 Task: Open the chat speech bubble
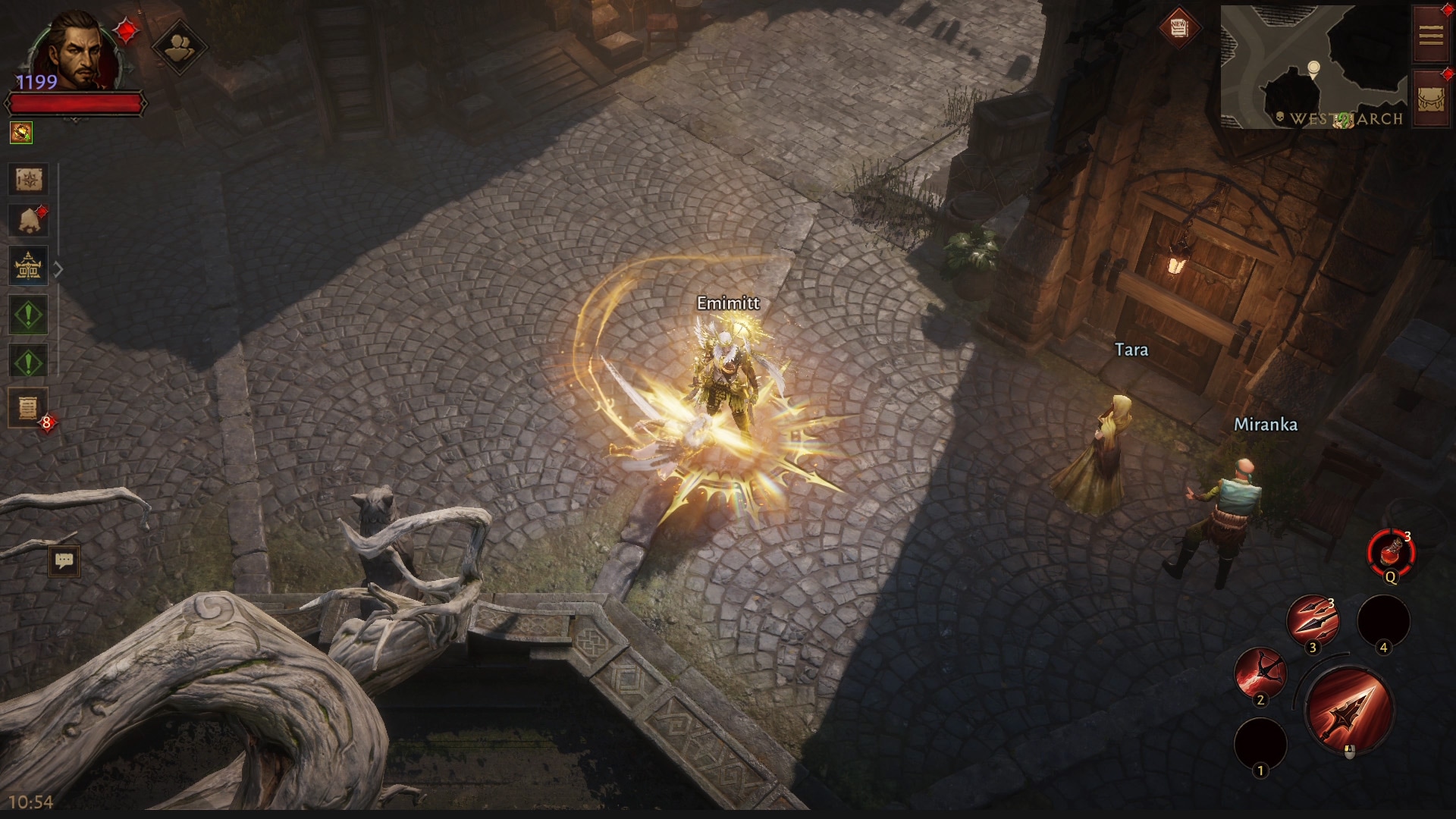[x=64, y=561]
